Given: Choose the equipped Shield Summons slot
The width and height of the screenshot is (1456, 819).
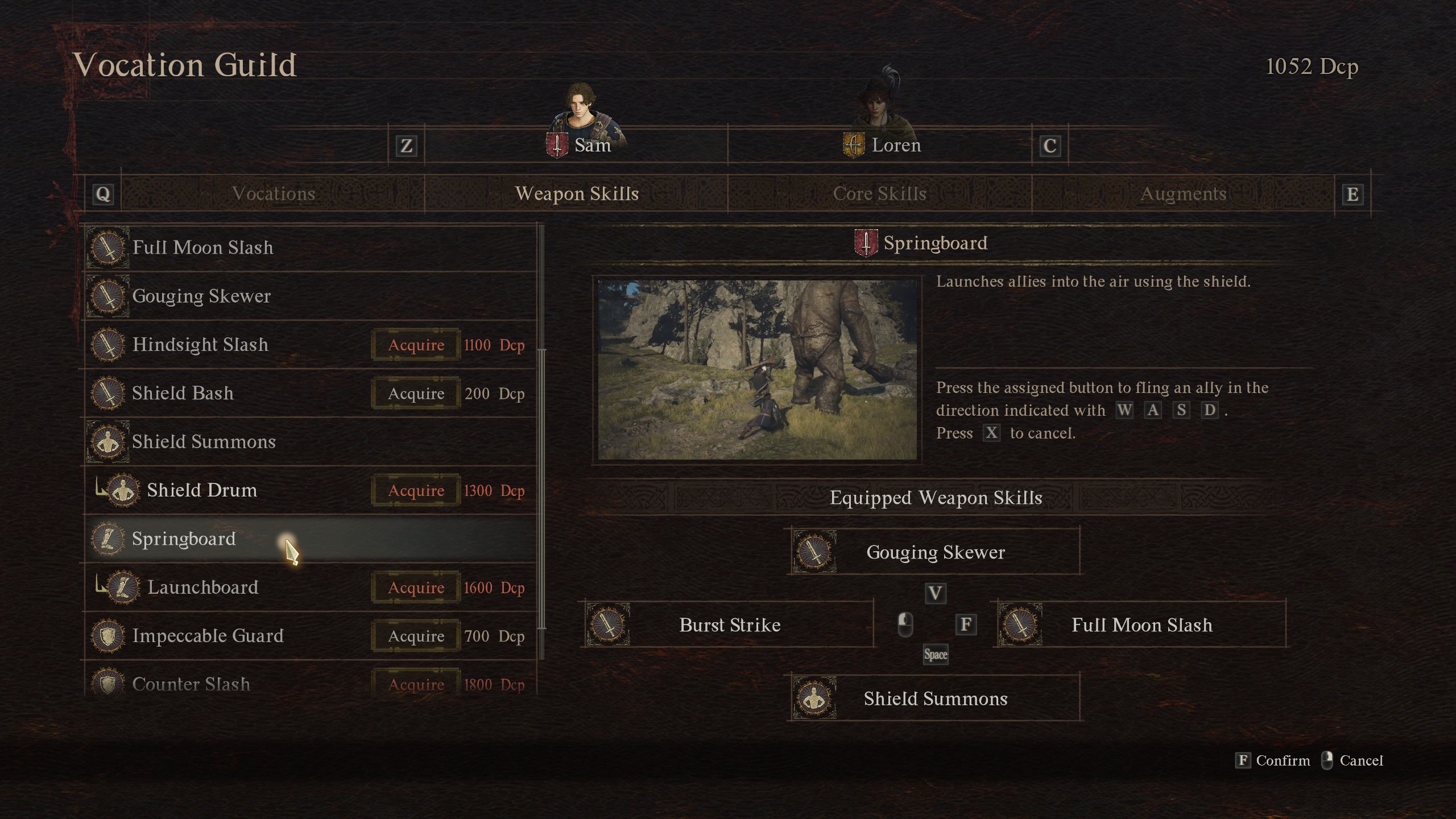Looking at the screenshot, I should coord(934,698).
